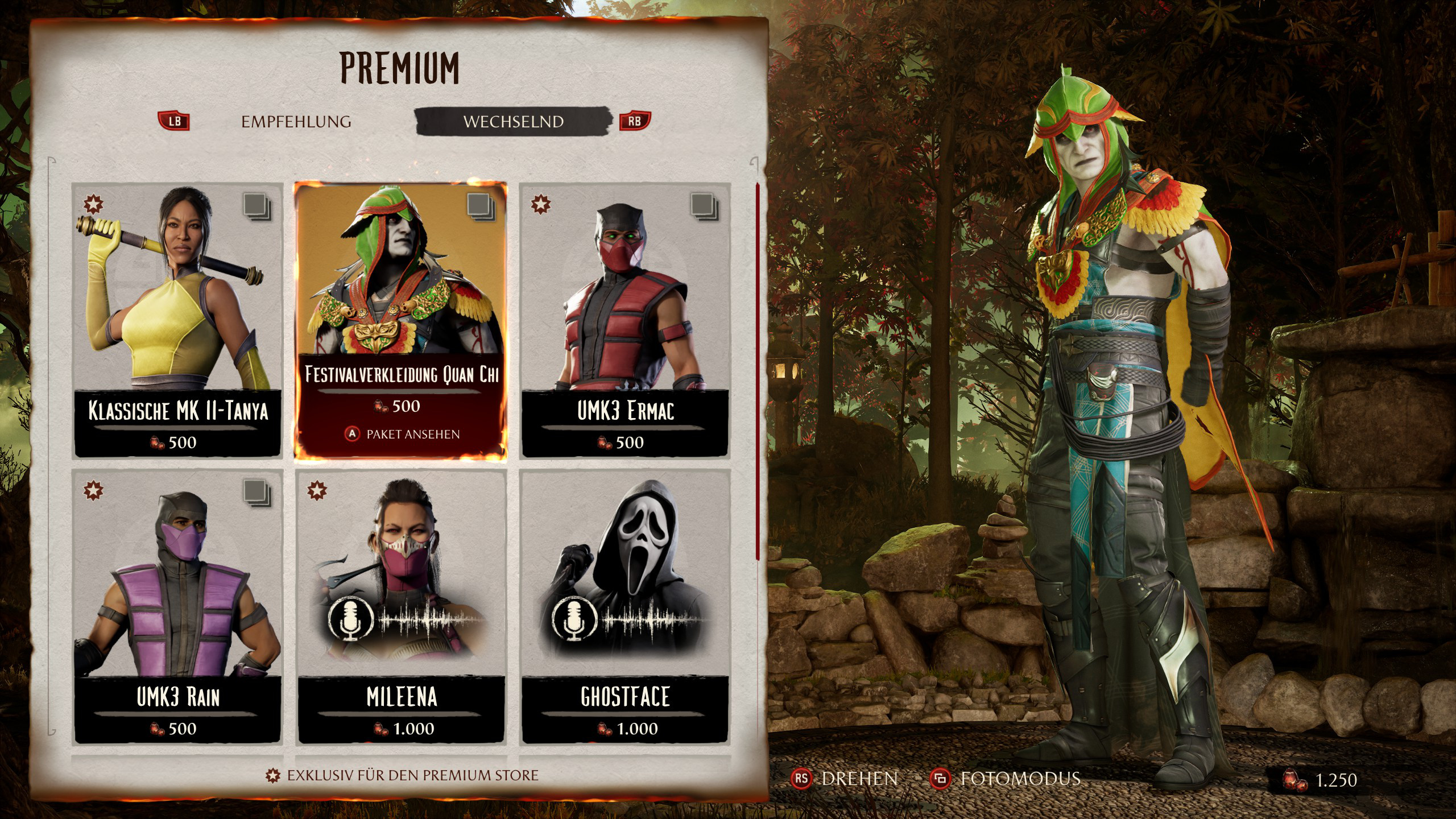Select the UMK3 Ermac skin card
This screenshot has height=819, width=1456.
(625, 320)
